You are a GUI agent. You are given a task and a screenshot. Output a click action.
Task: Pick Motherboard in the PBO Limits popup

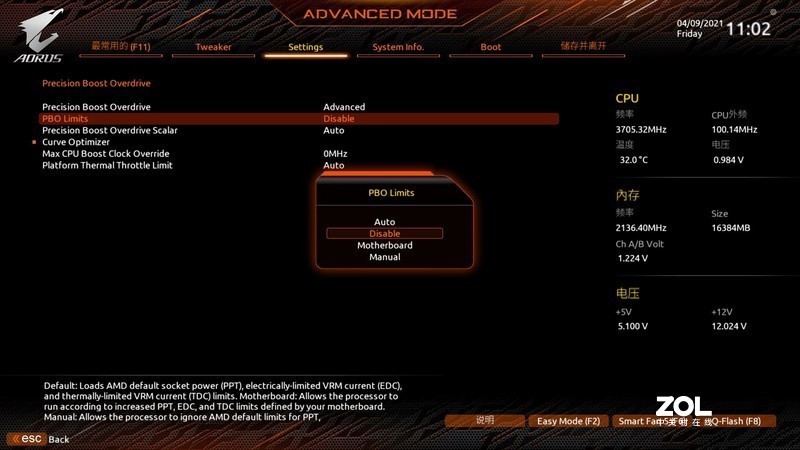click(384, 245)
